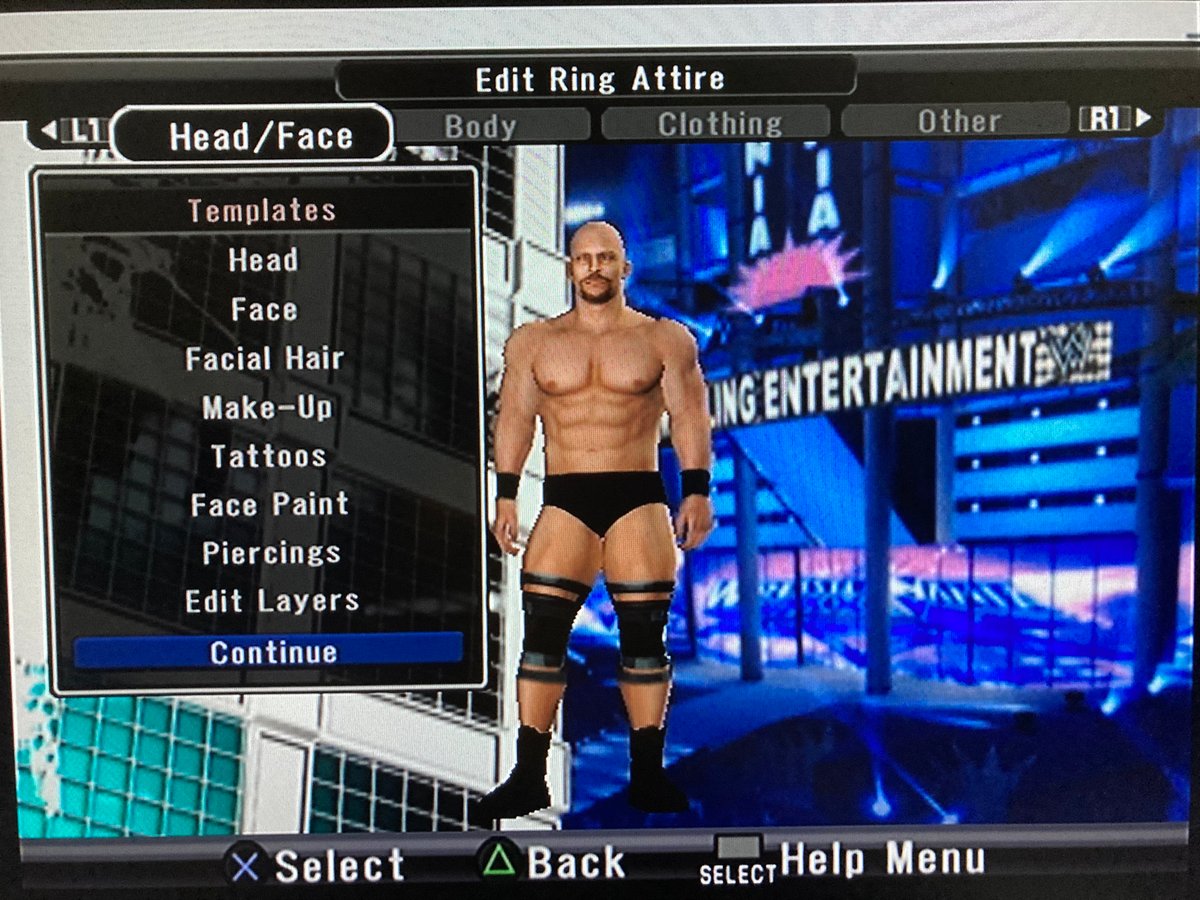
Task: Open Facial Hair options
Action: (265, 359)
